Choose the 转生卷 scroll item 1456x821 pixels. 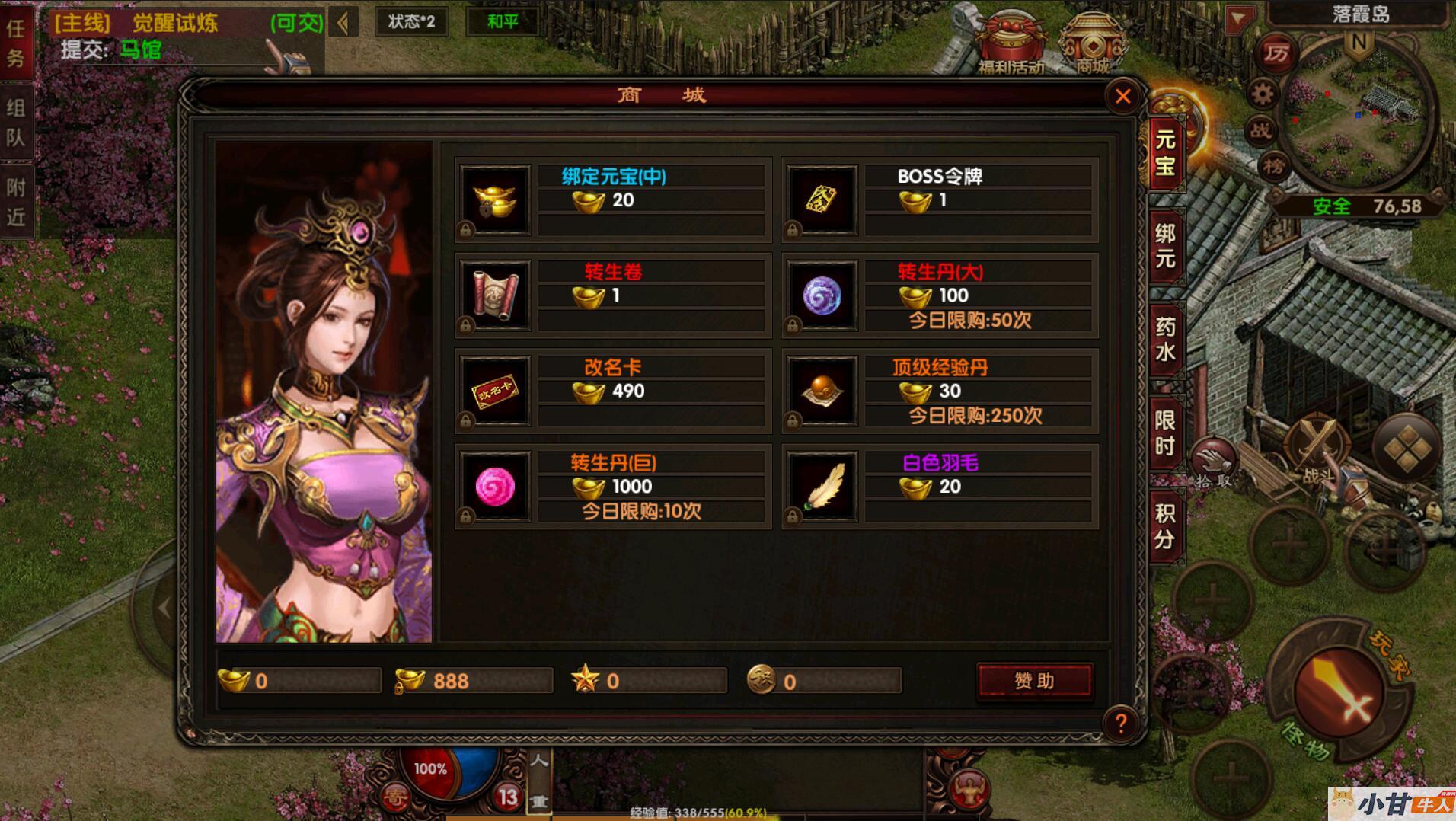(x=496, y=295)
